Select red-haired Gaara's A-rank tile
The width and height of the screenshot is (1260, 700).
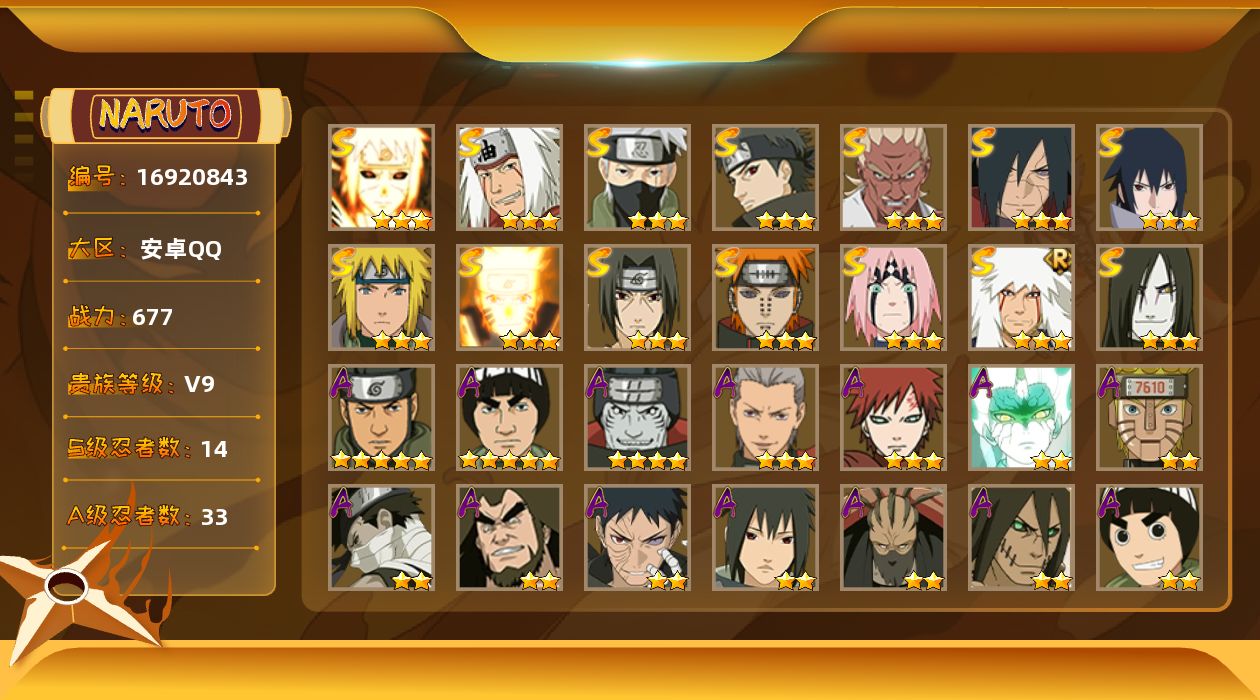pyautogui.click(x=894, y=418)
